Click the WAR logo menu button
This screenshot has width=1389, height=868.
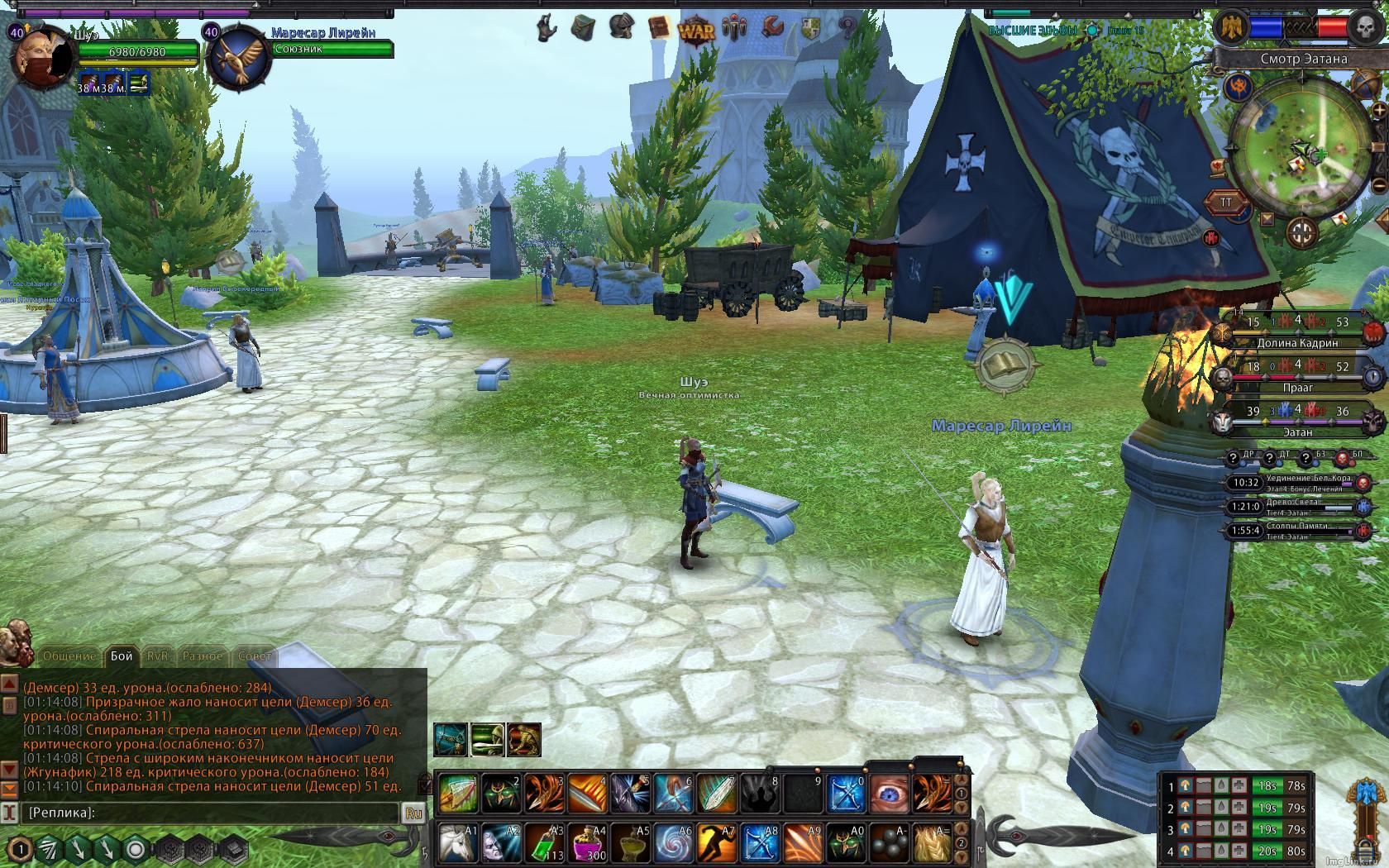coord(696,30)
